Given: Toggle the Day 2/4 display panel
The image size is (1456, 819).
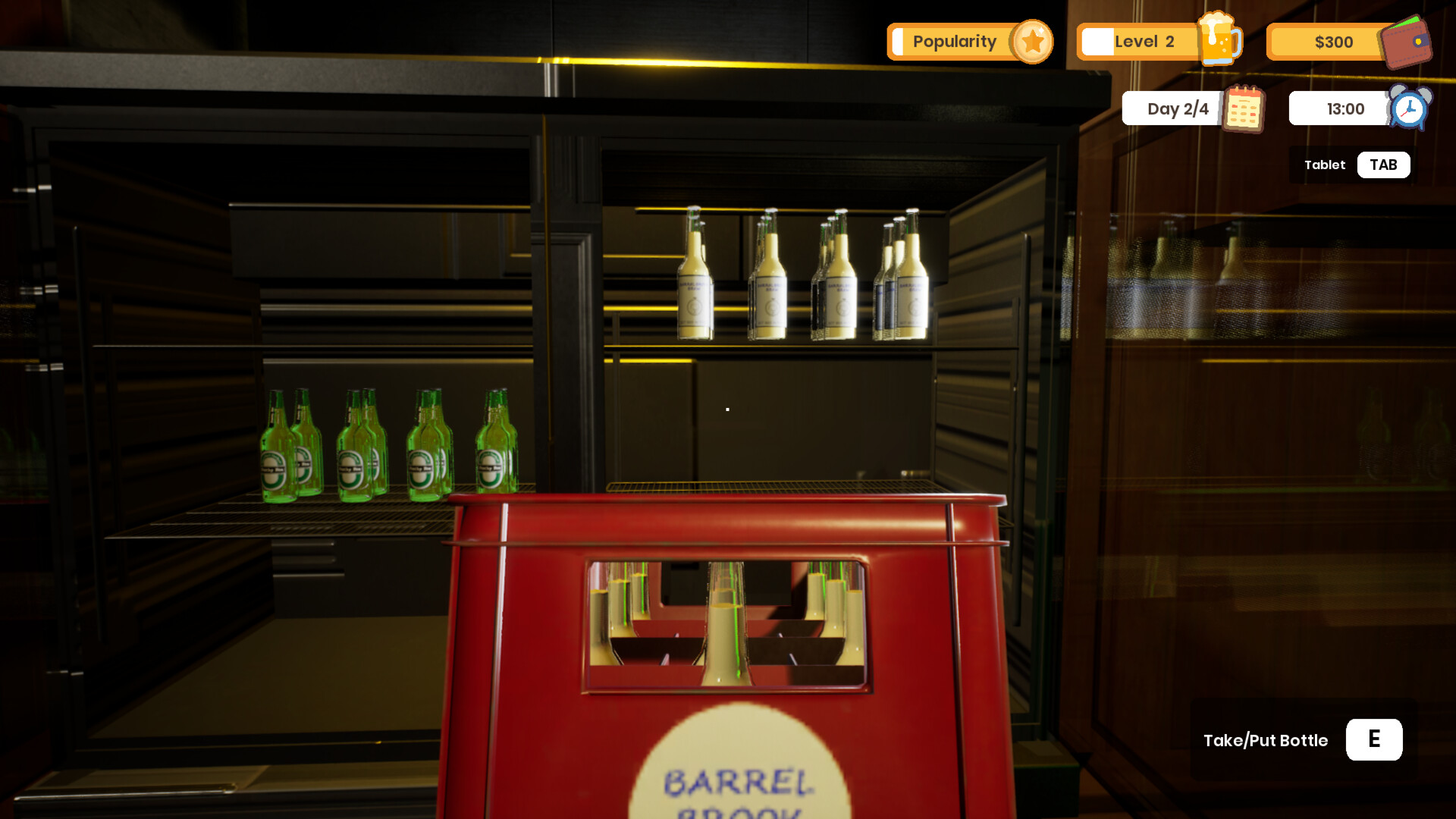Looking at the screenshot, I should click(1177, 108).
